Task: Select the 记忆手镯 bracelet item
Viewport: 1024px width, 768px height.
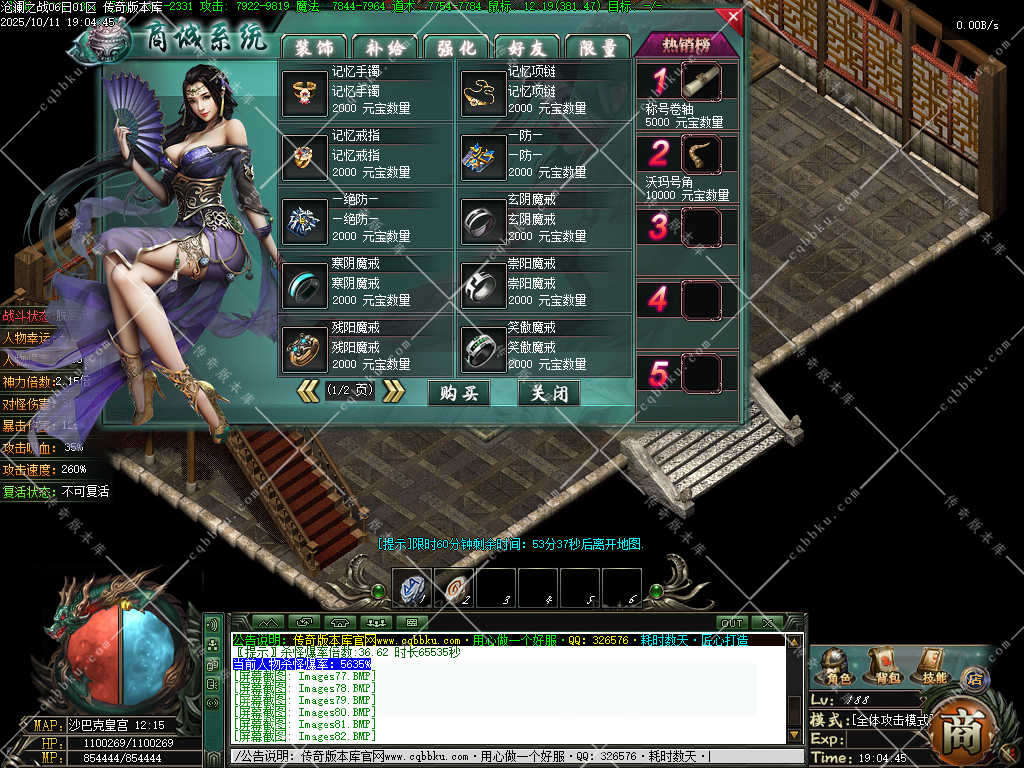Action: click(301, 92)
